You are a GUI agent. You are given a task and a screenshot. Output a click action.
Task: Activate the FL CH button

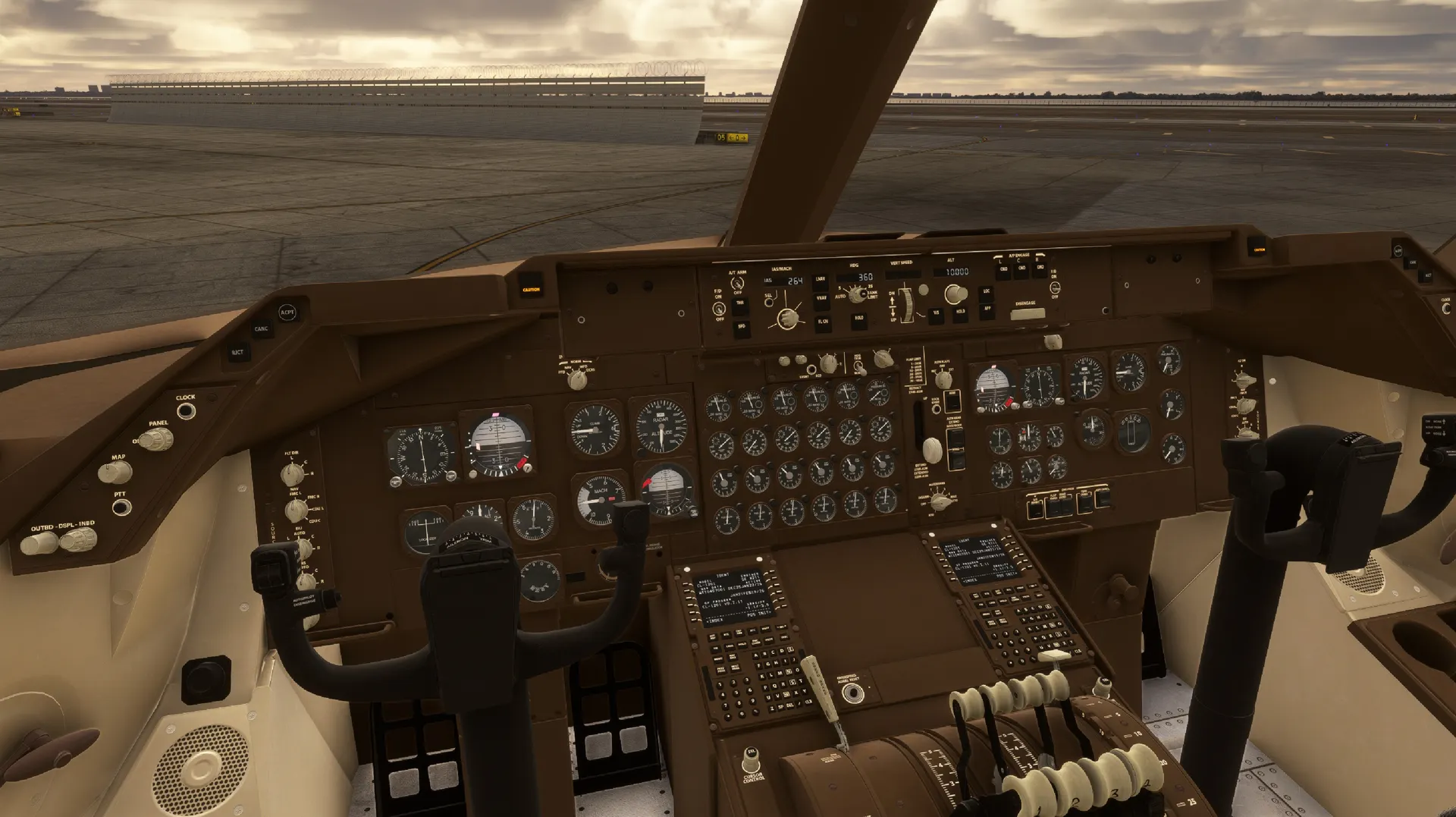pos(823,322)
